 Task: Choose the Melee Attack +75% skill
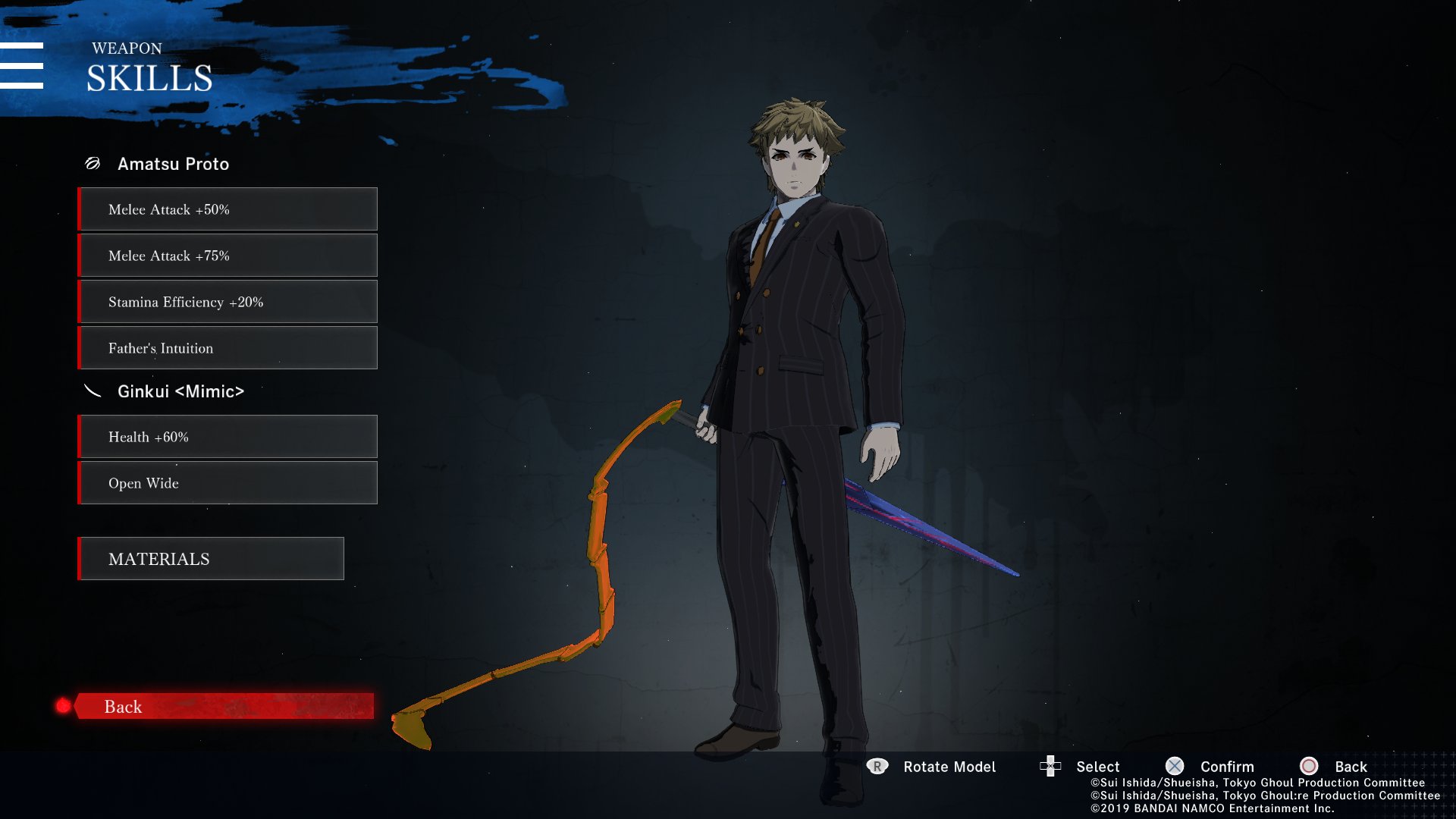pyautogui.click(x=227, y=256)
